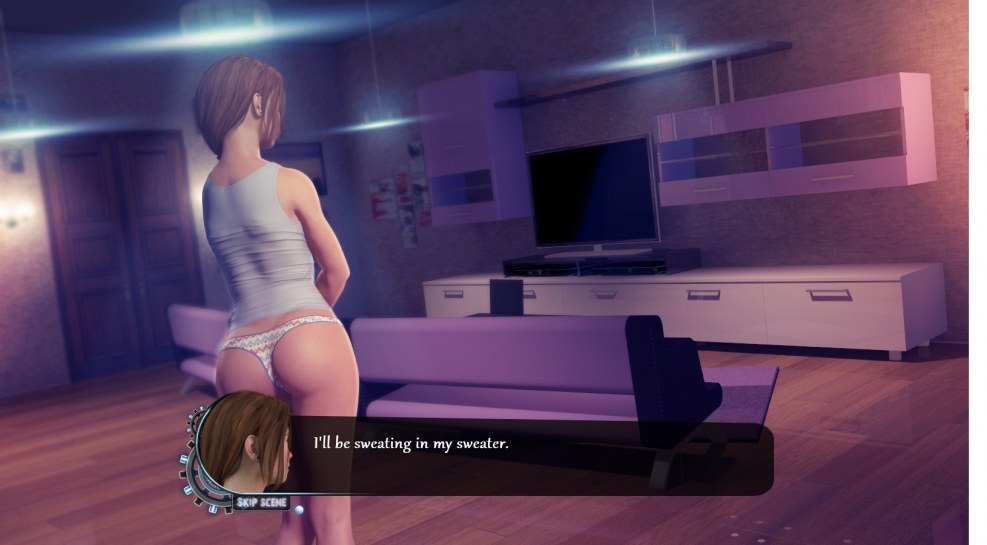Viewport: 987px width, 545px height.
Task: Skip the current scene
Action: tap(262, 501)
